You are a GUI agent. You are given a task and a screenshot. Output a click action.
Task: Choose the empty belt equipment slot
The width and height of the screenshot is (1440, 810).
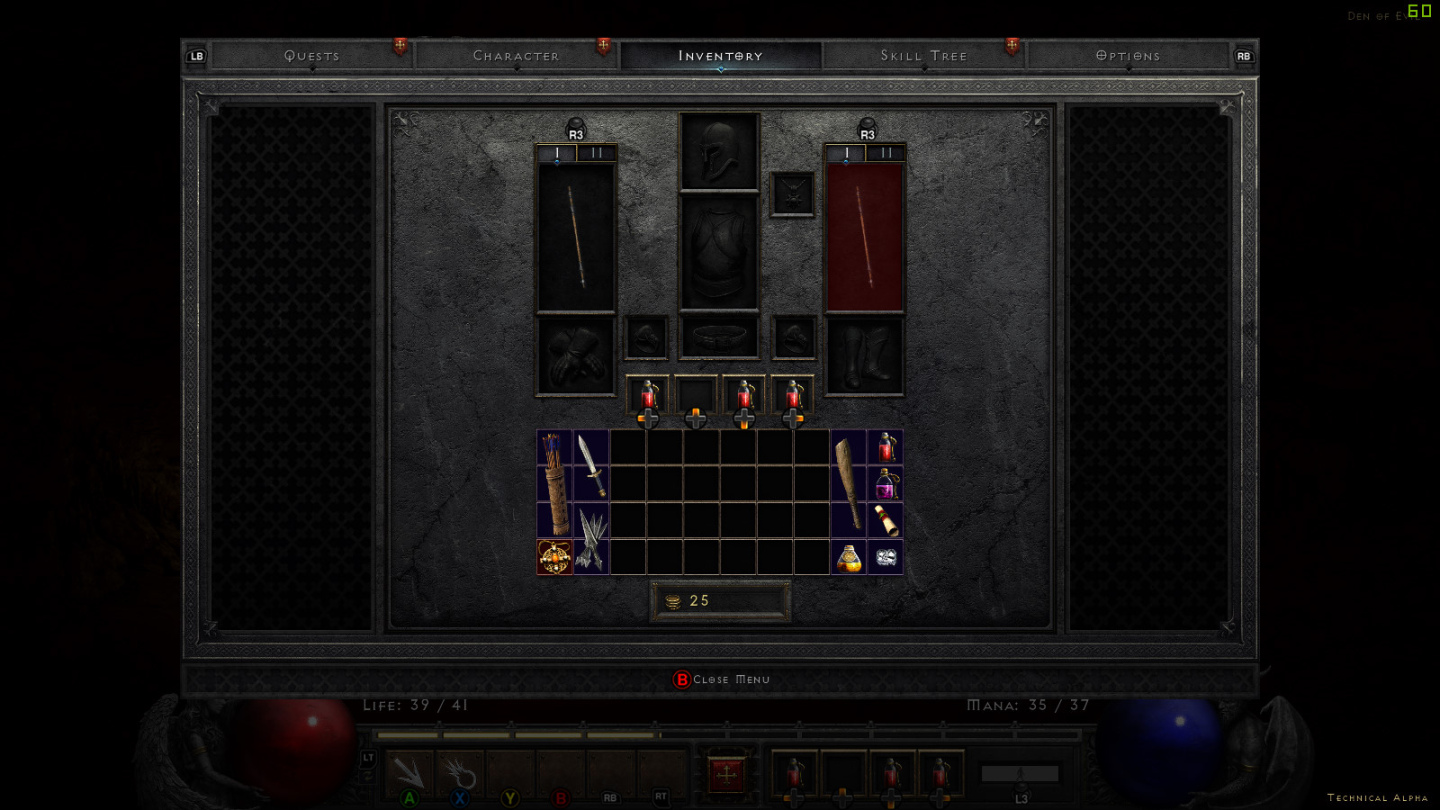(x=719, y=337)
